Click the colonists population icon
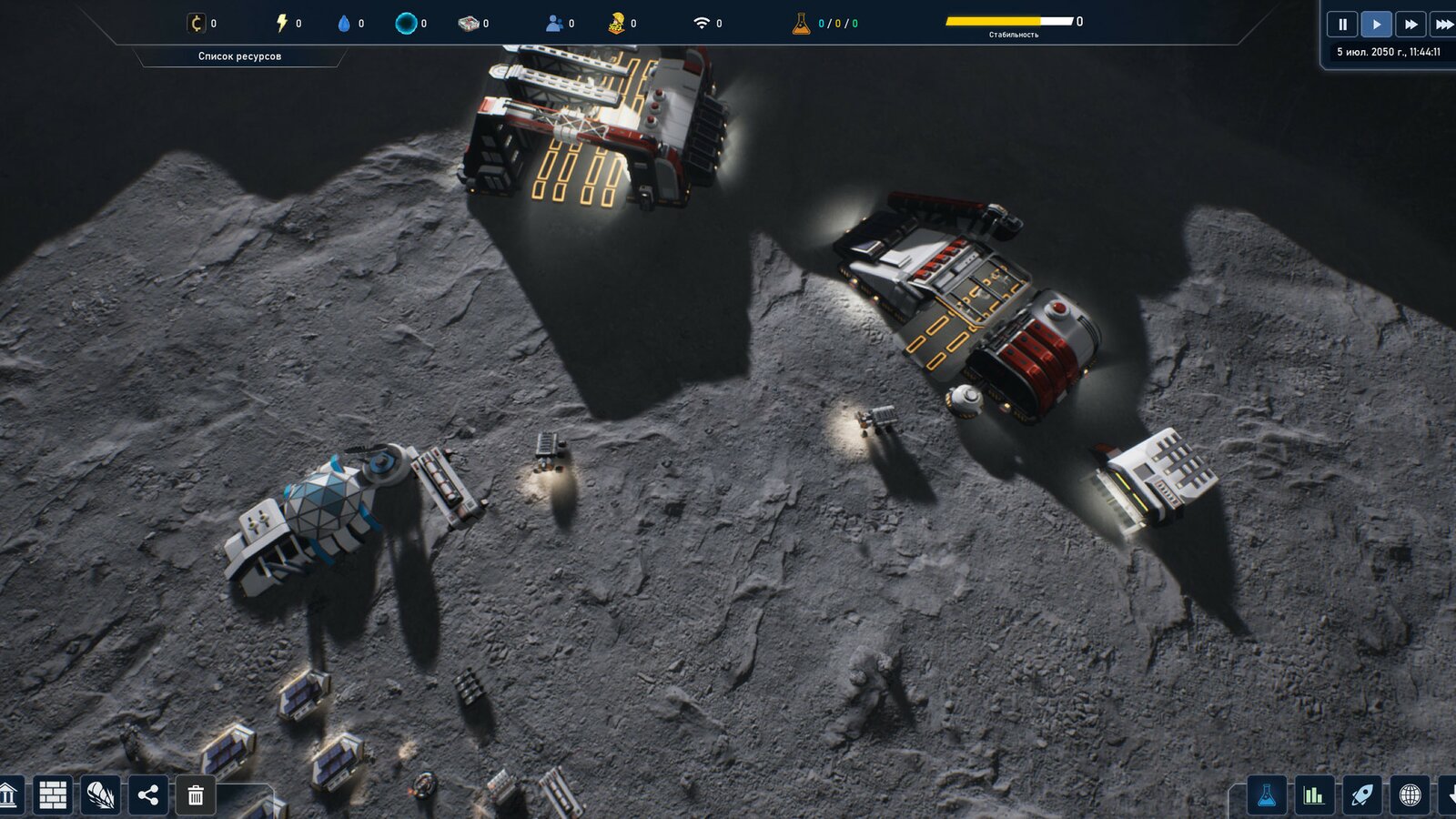This screenshot has height=819, width=1456. pos(553,23)
